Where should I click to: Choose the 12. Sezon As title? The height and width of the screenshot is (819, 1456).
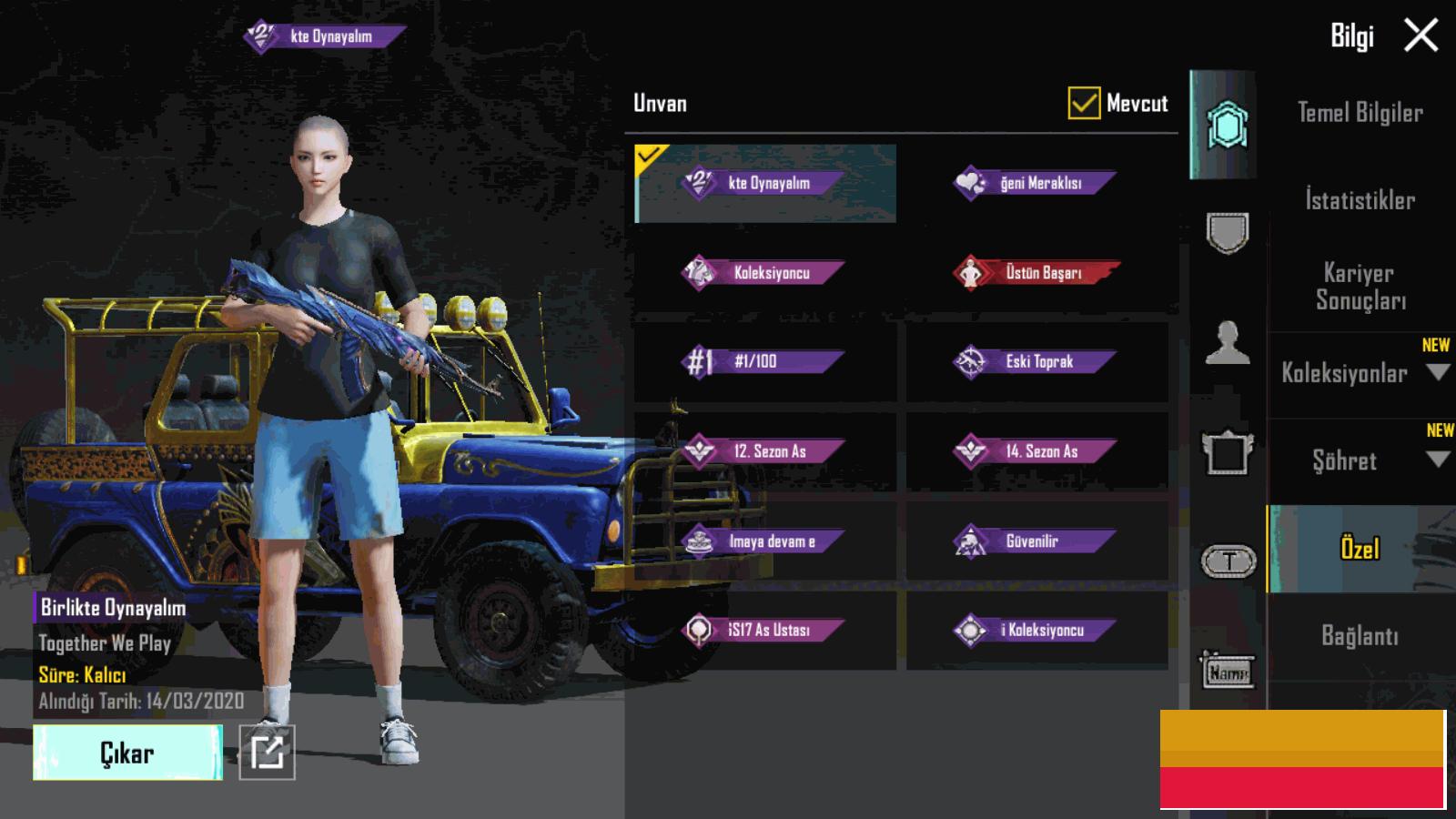[764, 451]
